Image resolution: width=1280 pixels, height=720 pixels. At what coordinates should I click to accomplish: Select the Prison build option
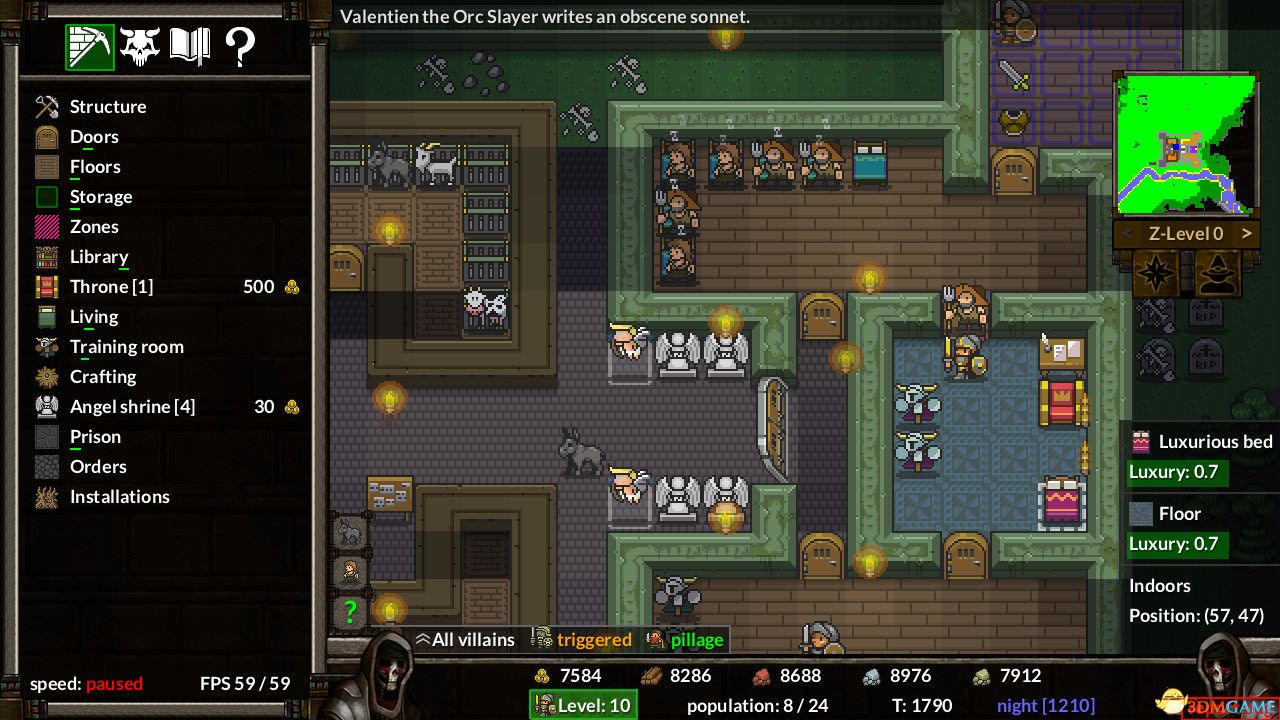pos(95,437)
